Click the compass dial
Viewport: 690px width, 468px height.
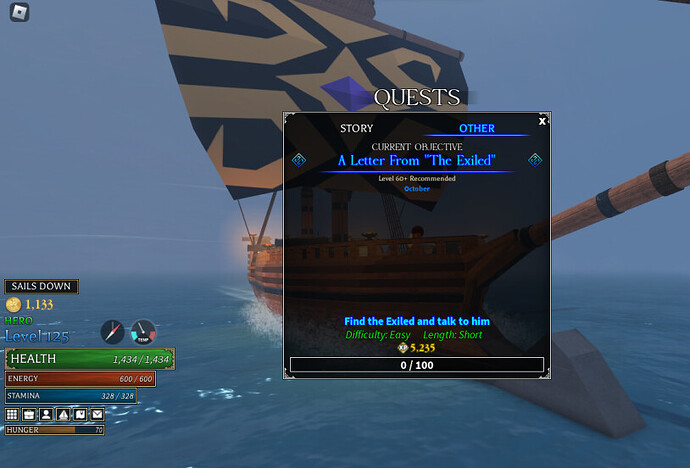(111, 333)
